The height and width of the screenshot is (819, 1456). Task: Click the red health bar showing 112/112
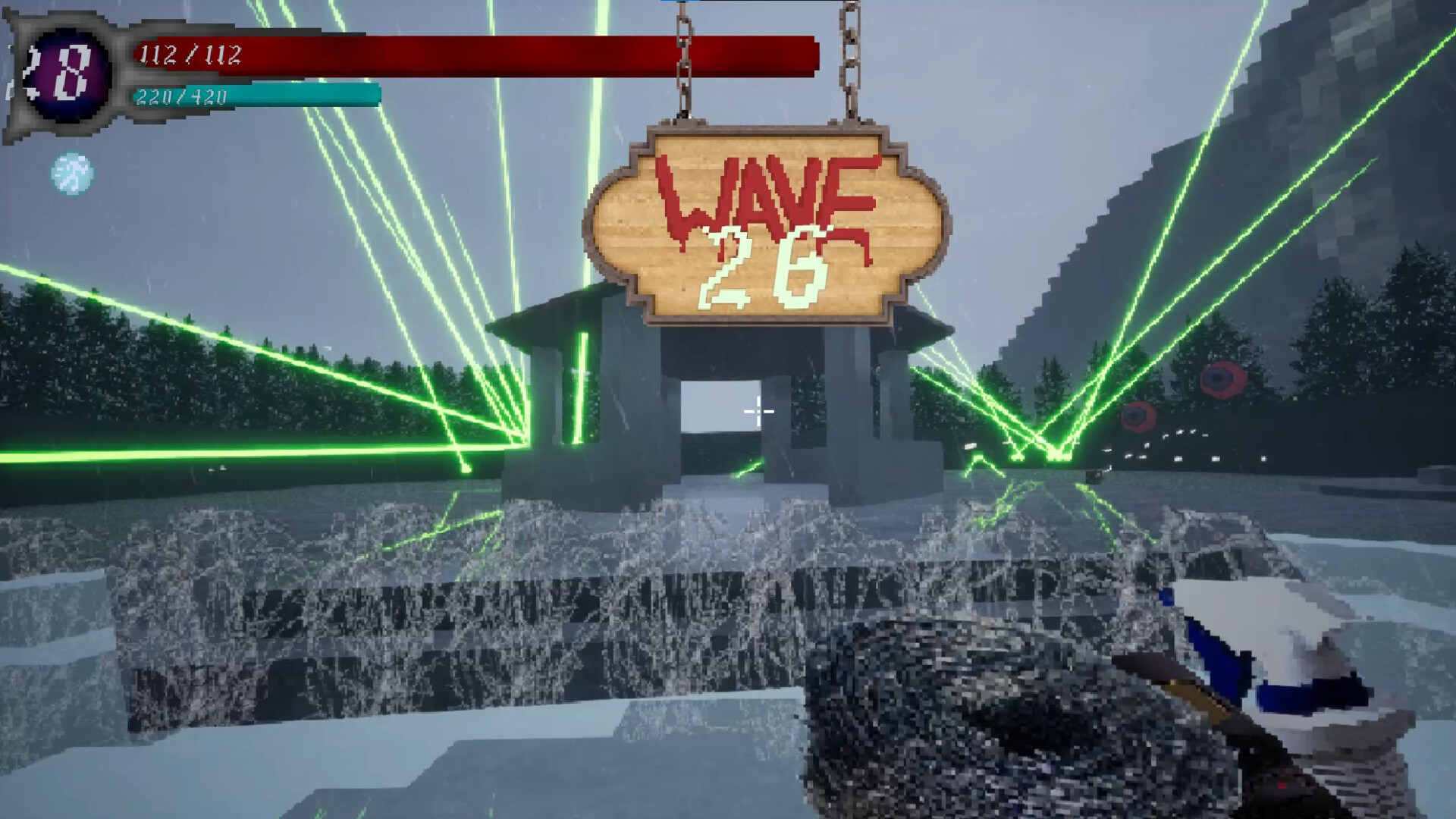tap(470, 54)
